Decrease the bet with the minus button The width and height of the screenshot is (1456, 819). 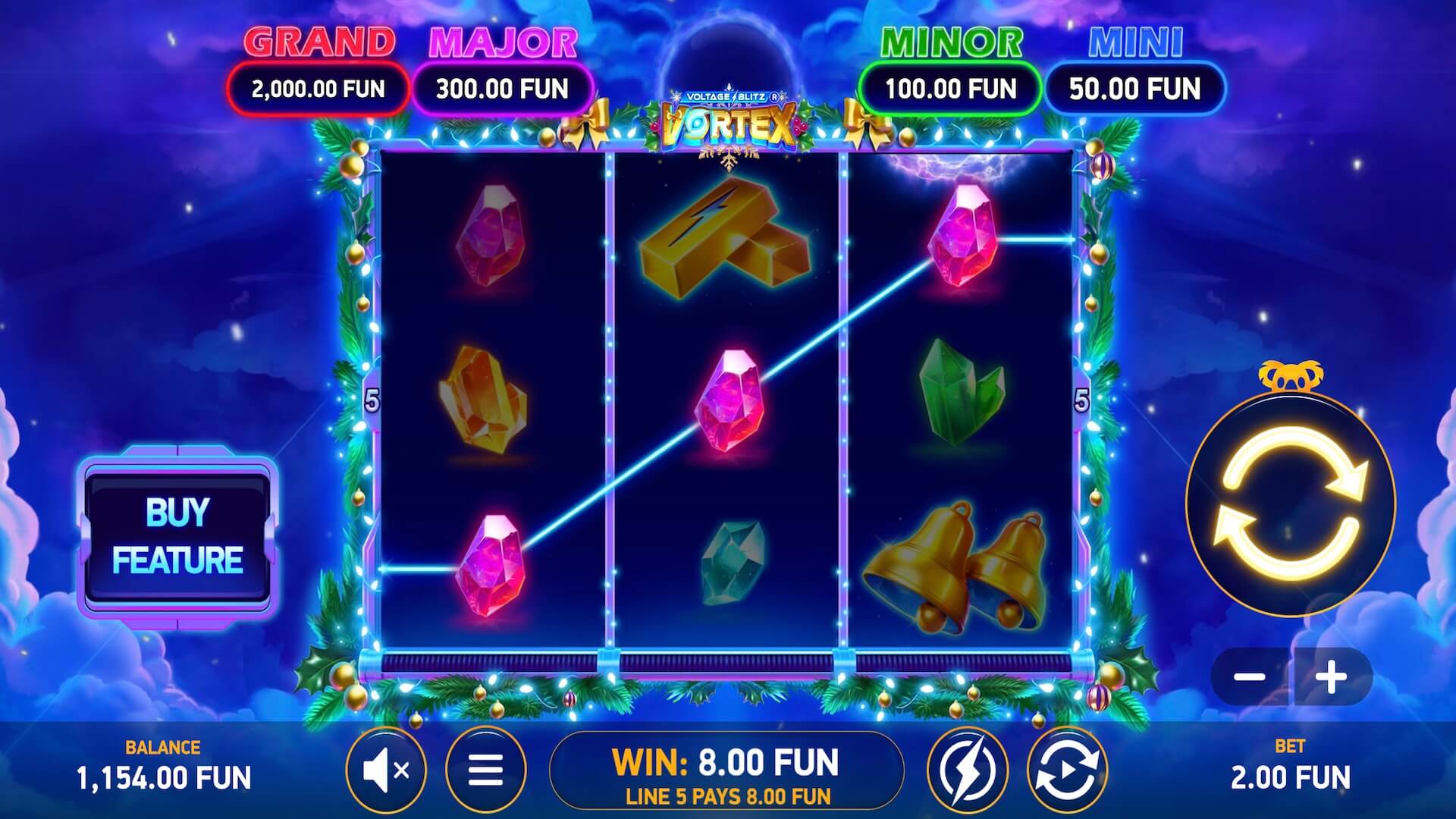coord(1249,676)
